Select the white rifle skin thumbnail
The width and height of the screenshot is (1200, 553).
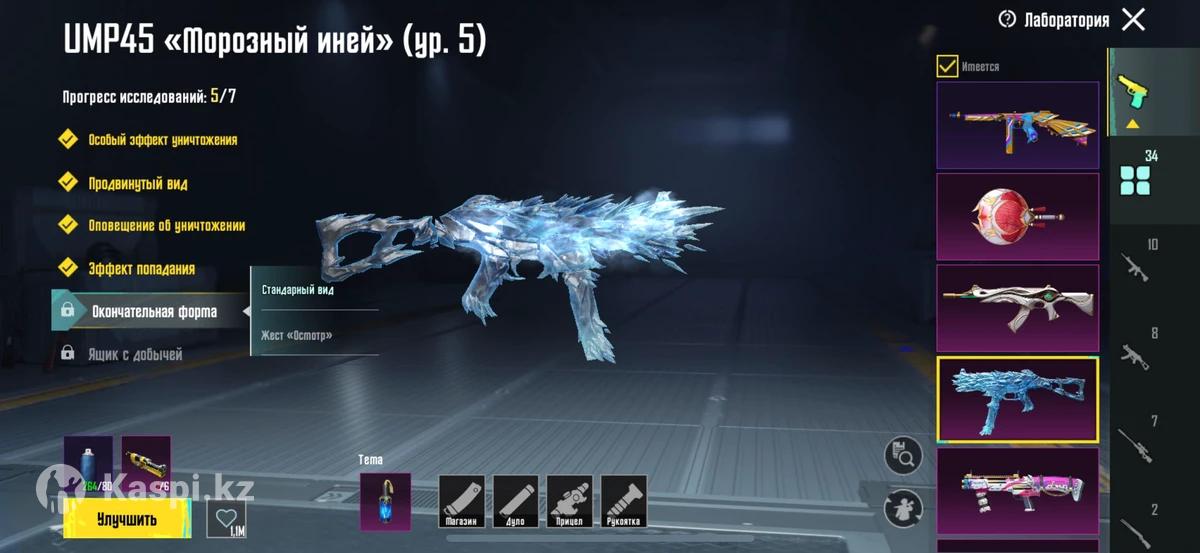[1017, 308]
